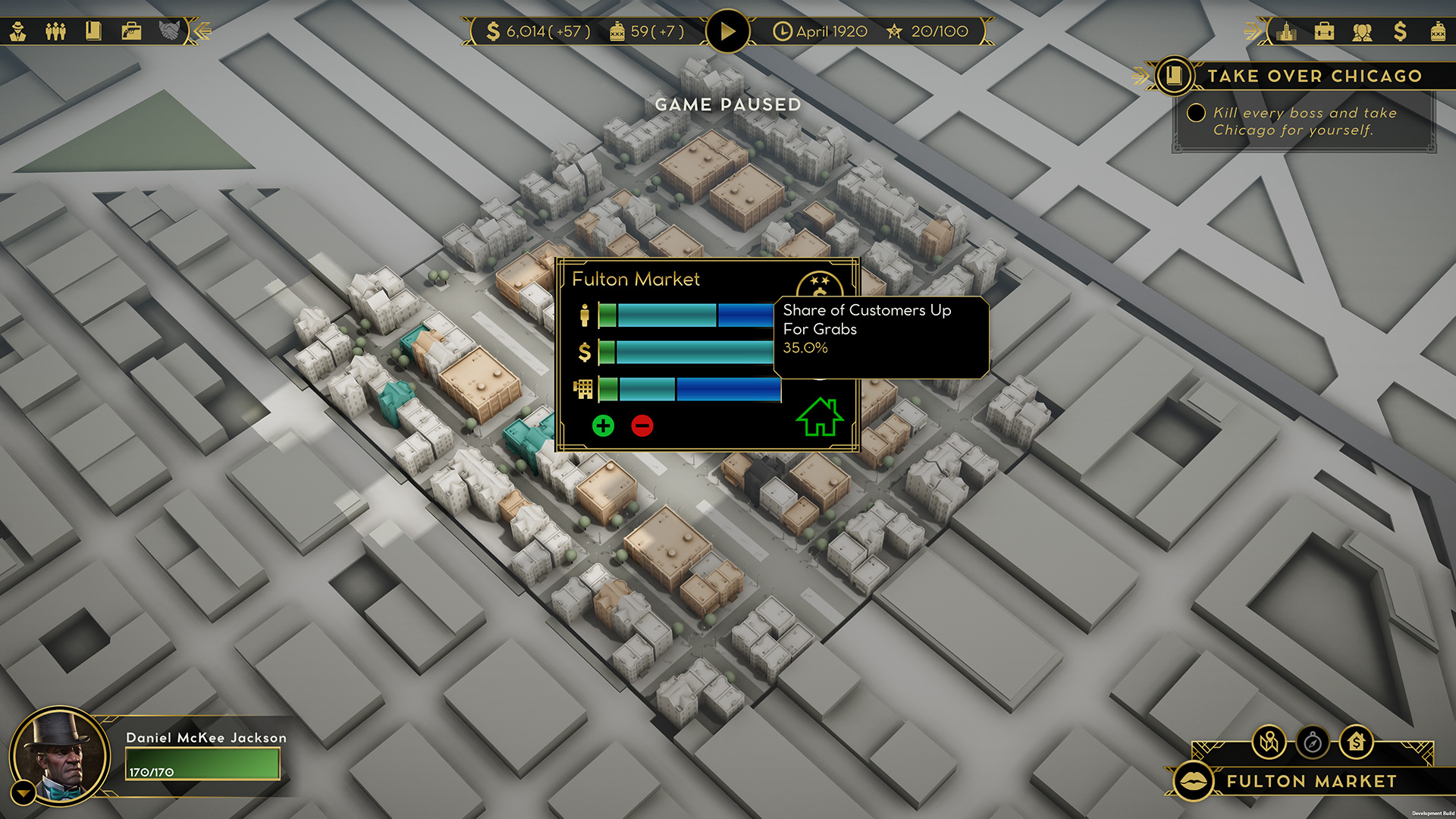
Task: Open the gun briefcase inventory icon
Action: point(131,31)
